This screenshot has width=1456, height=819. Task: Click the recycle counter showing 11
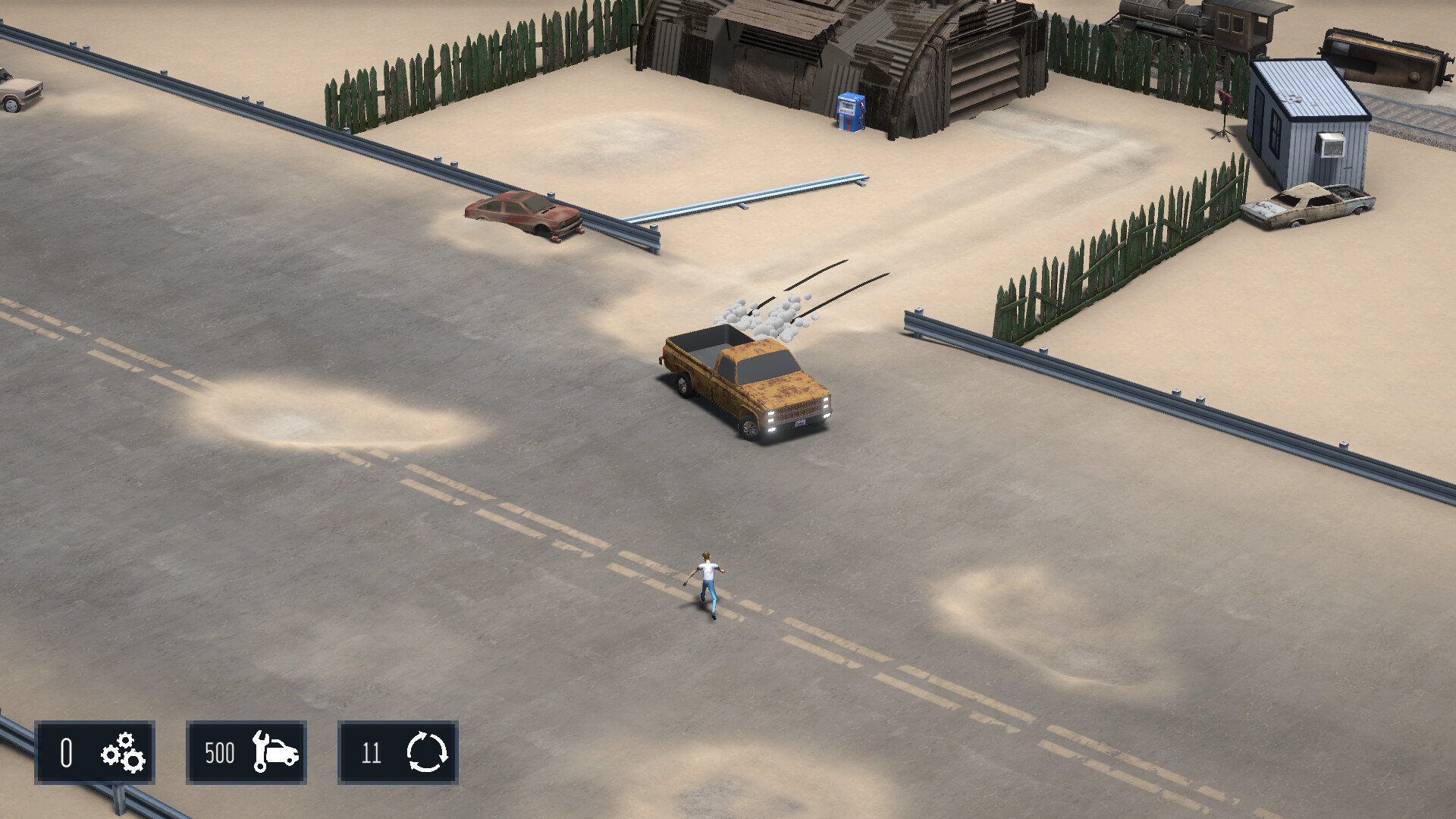371,754
